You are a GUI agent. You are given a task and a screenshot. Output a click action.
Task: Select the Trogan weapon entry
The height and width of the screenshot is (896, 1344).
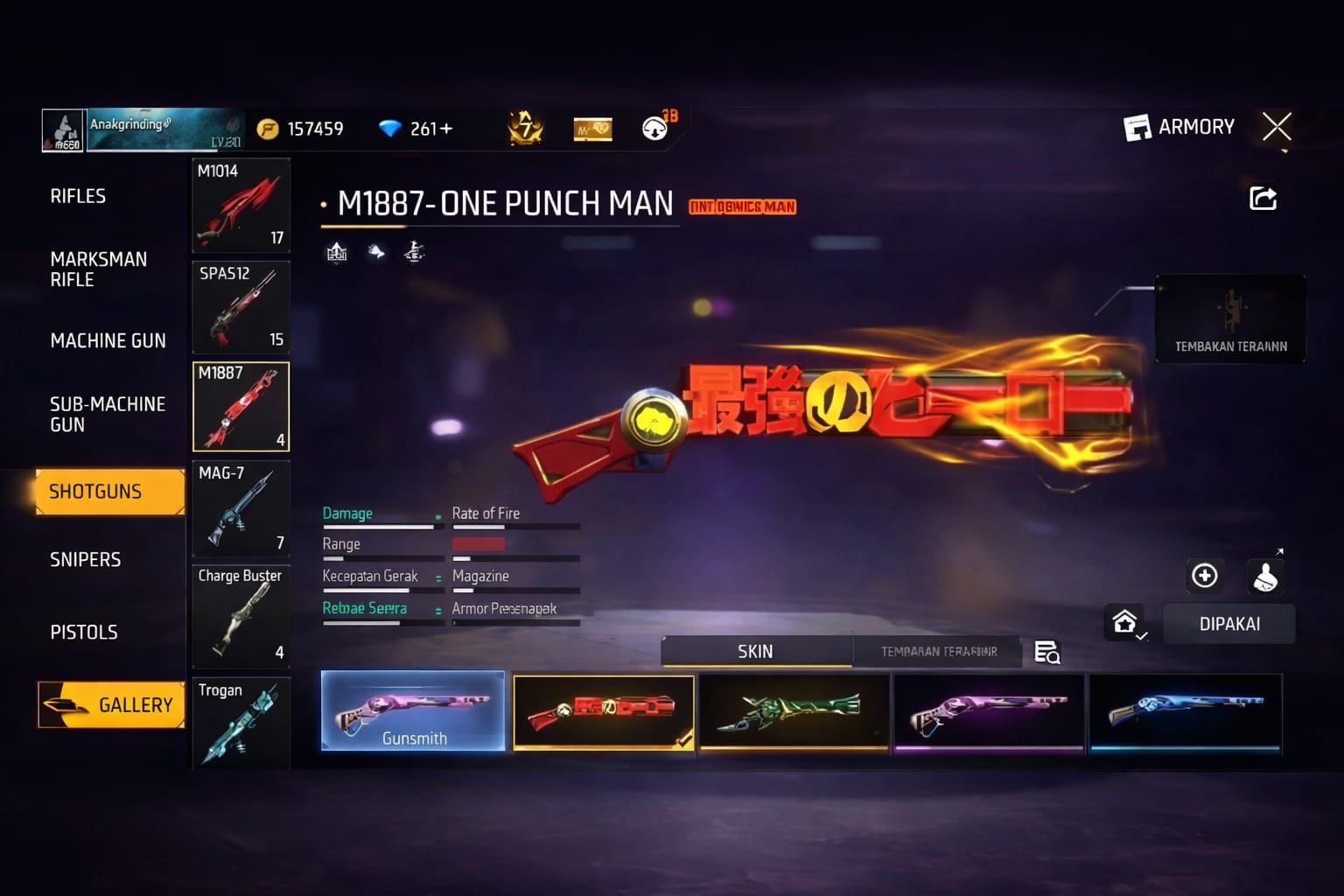[x=241, y=723]
